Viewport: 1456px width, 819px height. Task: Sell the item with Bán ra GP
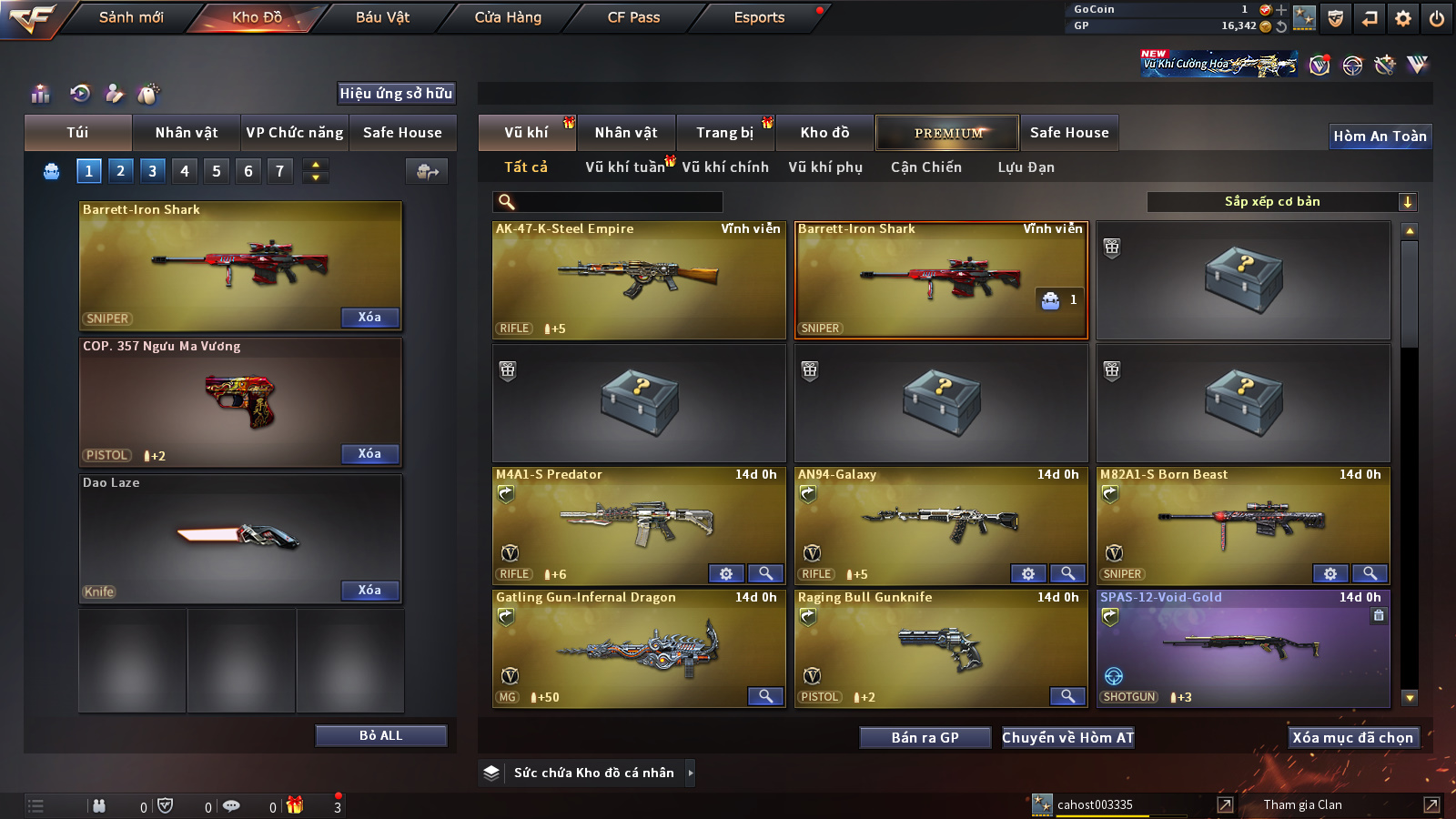925,738
